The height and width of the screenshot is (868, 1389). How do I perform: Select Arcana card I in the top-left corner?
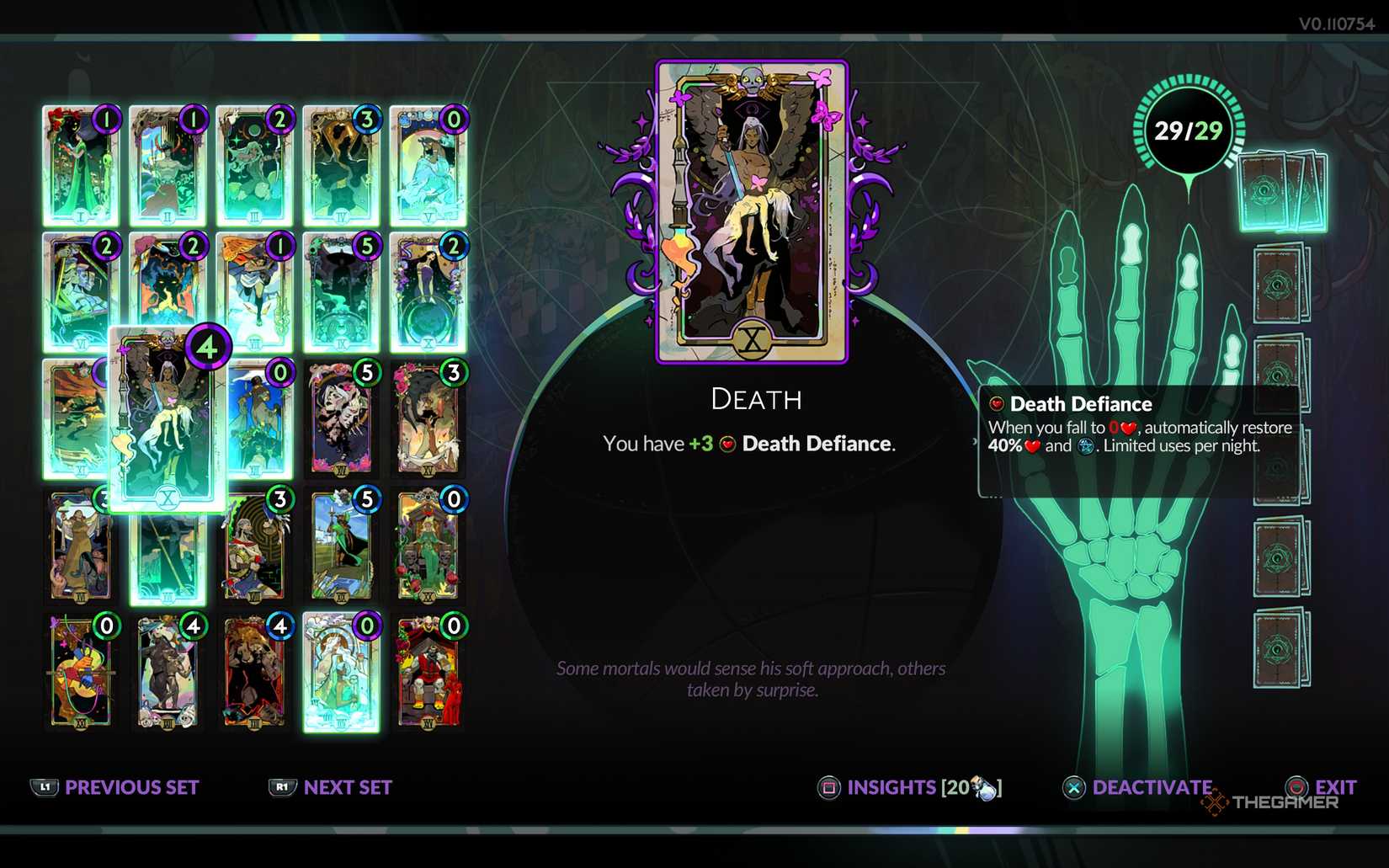point(81,166)
